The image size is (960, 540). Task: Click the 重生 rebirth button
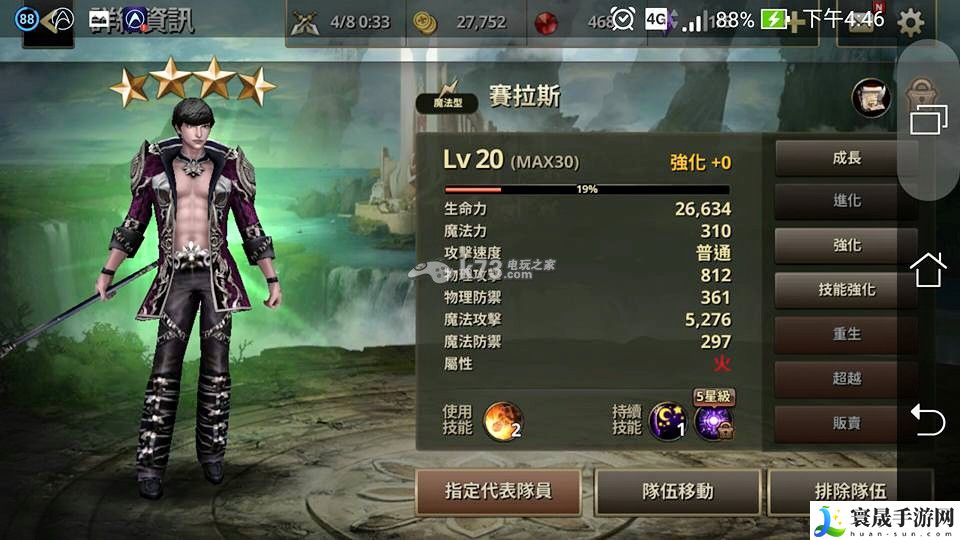pos(846,334)
